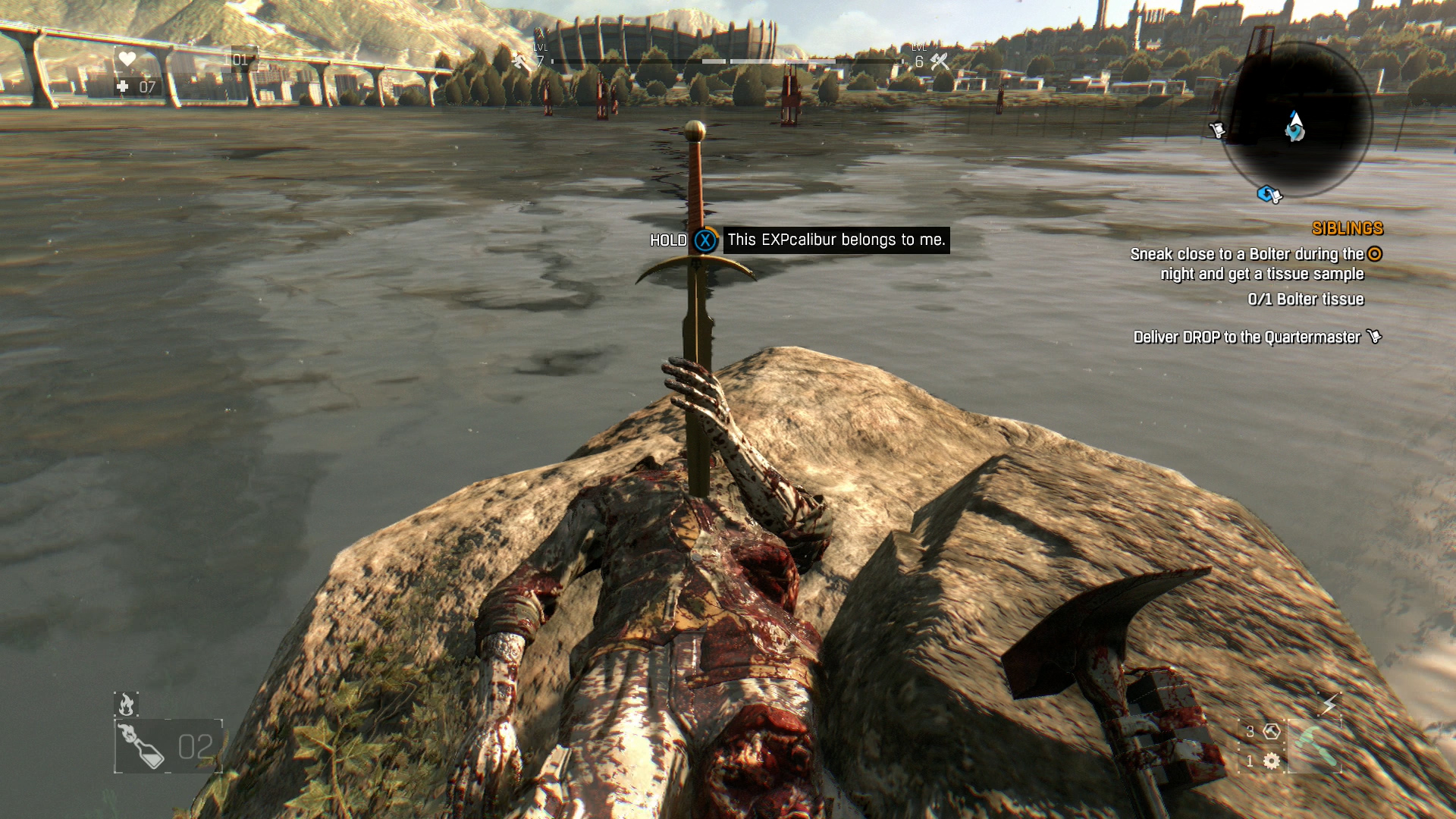Screen dimensions: 1456x819
Task: Select the equipped green hammer weapon slot
Action: coord(1314,745)
